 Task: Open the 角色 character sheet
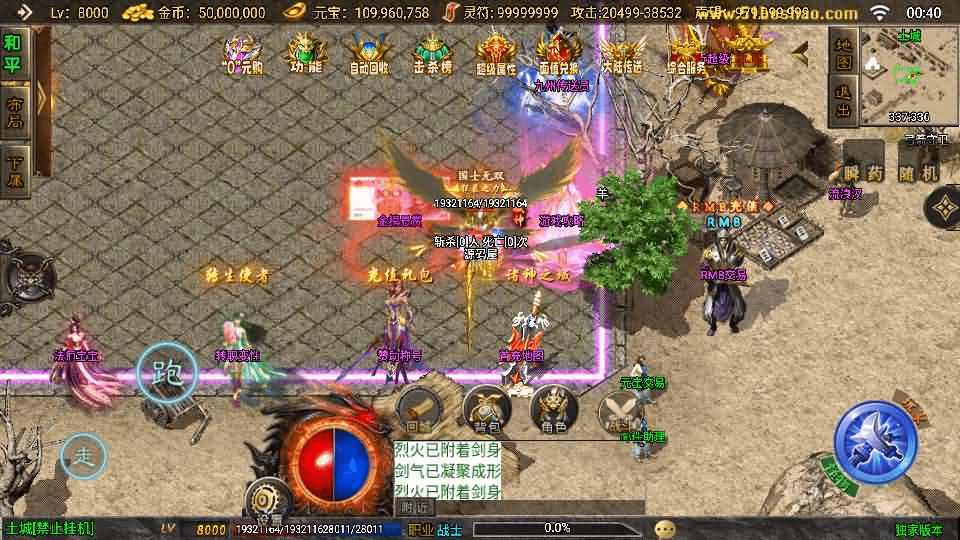coord(553,411)
